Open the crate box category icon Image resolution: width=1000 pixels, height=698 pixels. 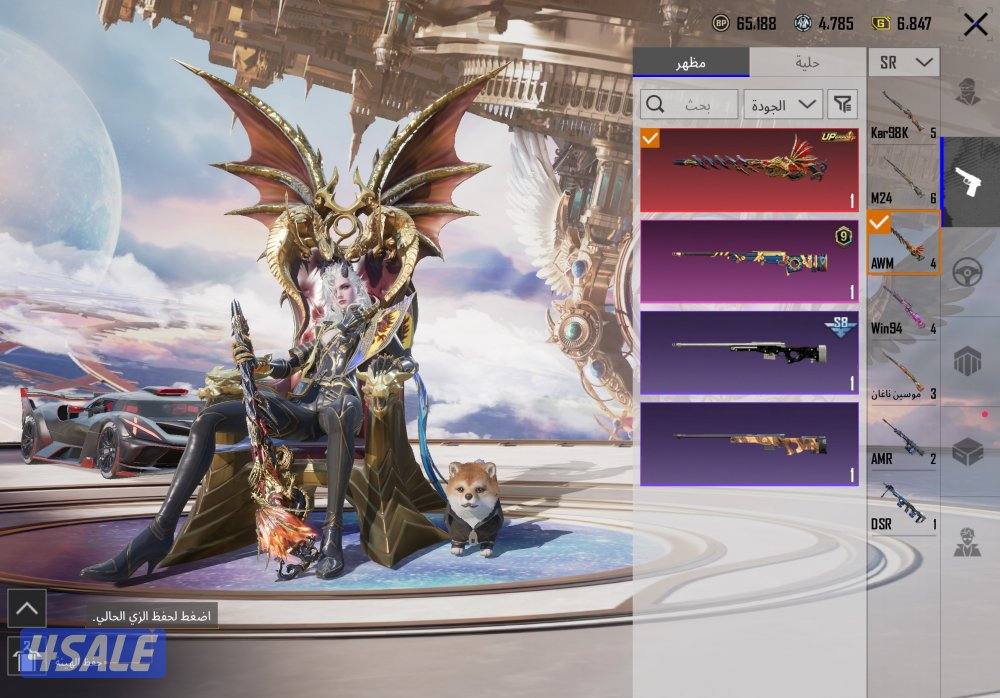pyautogui.click(x=968, y=452)
